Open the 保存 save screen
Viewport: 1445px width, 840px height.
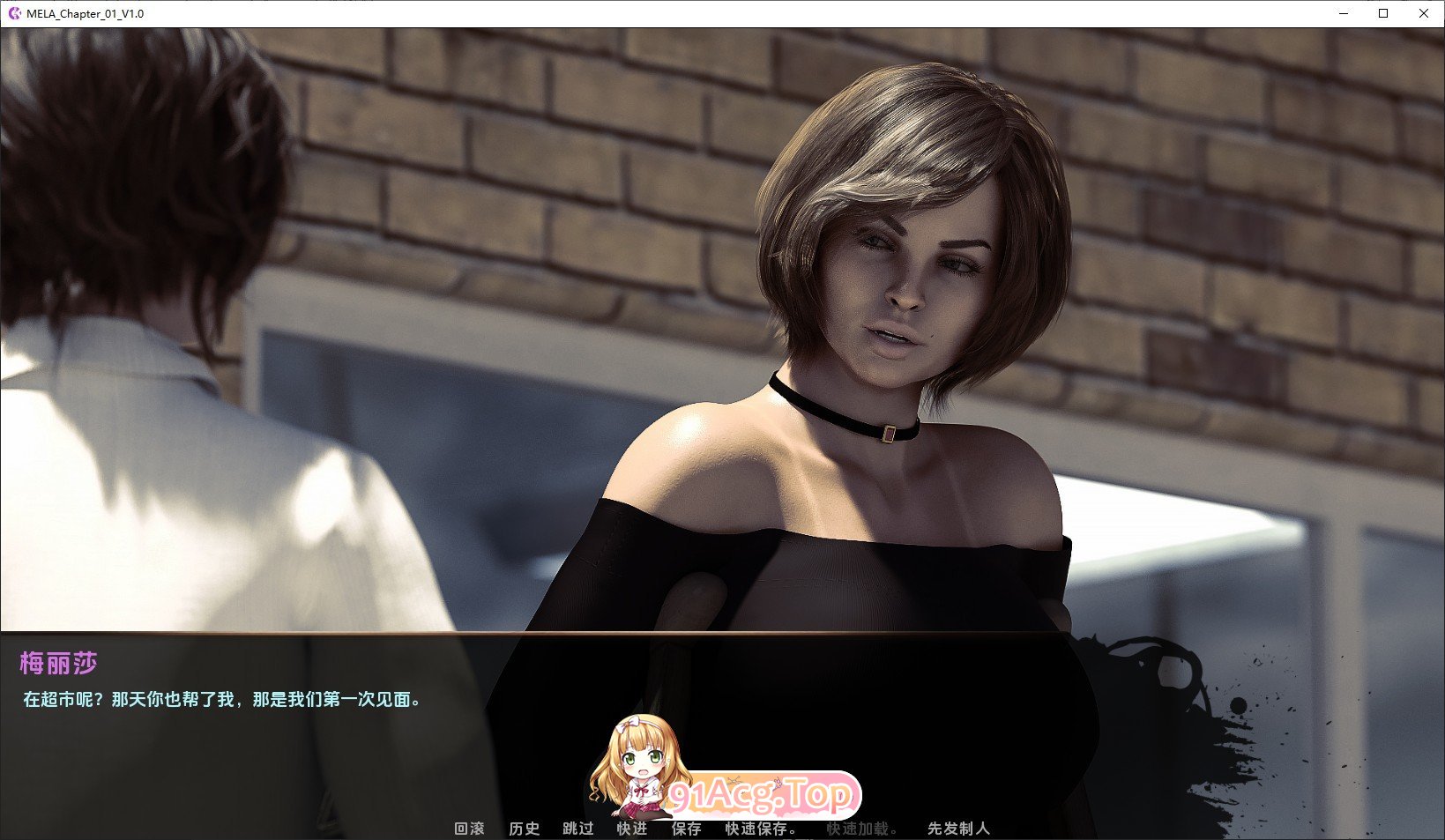(686, 829)
